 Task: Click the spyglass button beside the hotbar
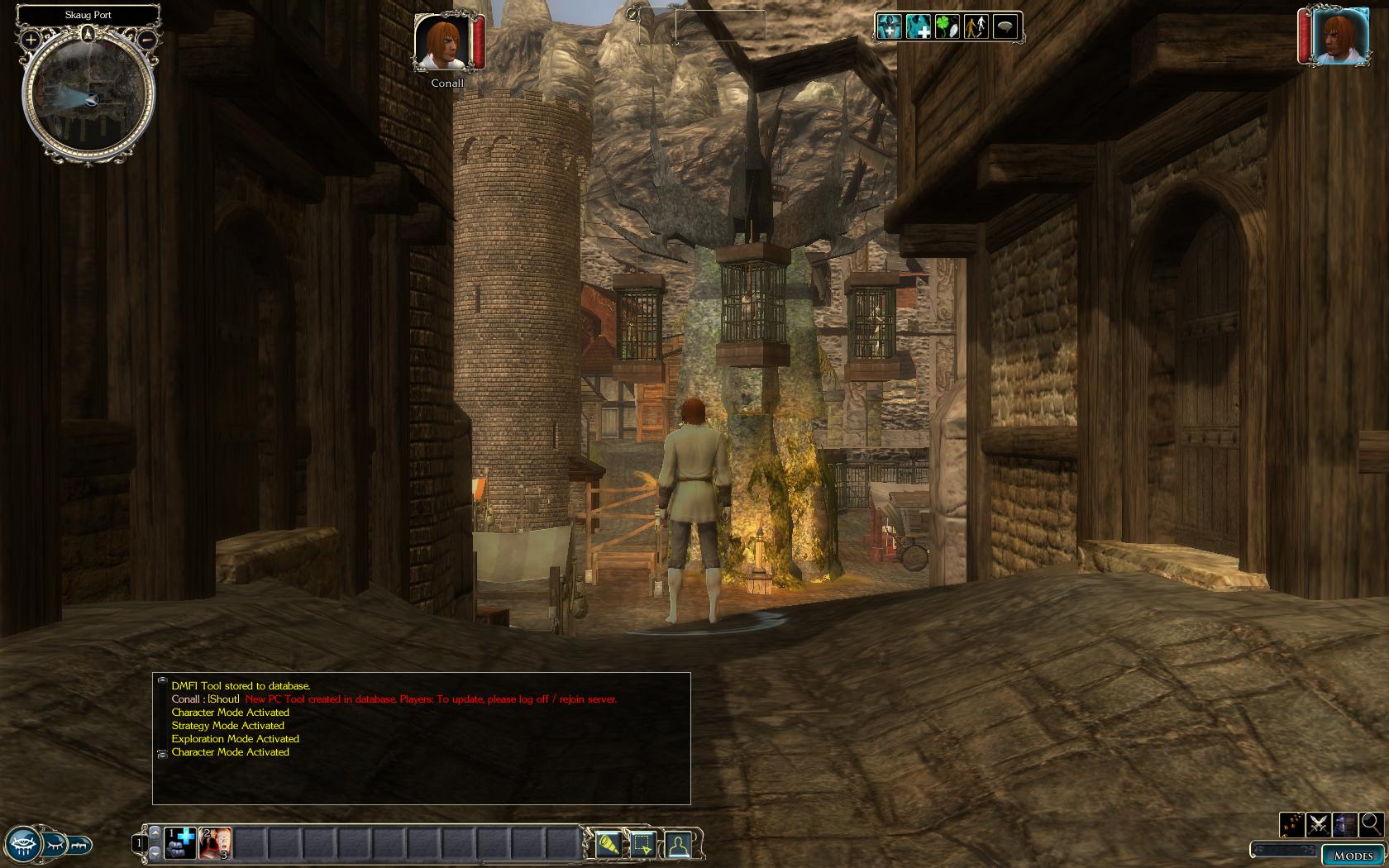[609, 844]
